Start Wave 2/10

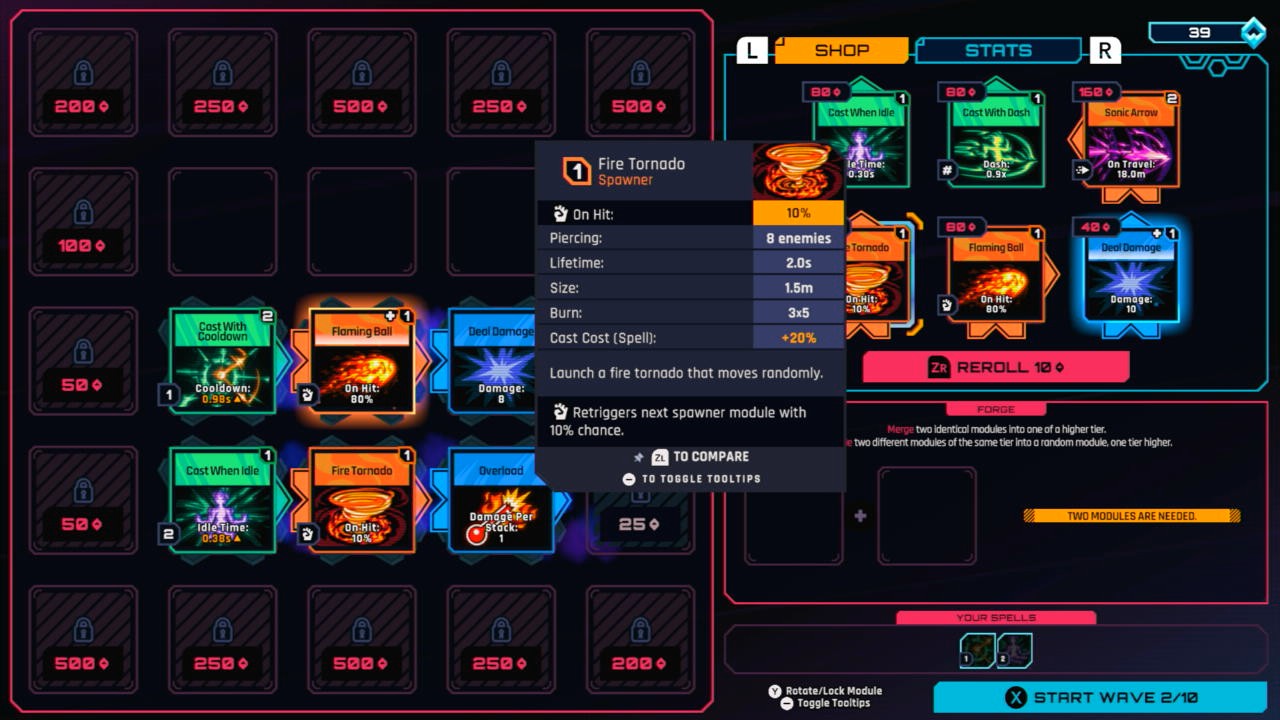pos(1100,697)
